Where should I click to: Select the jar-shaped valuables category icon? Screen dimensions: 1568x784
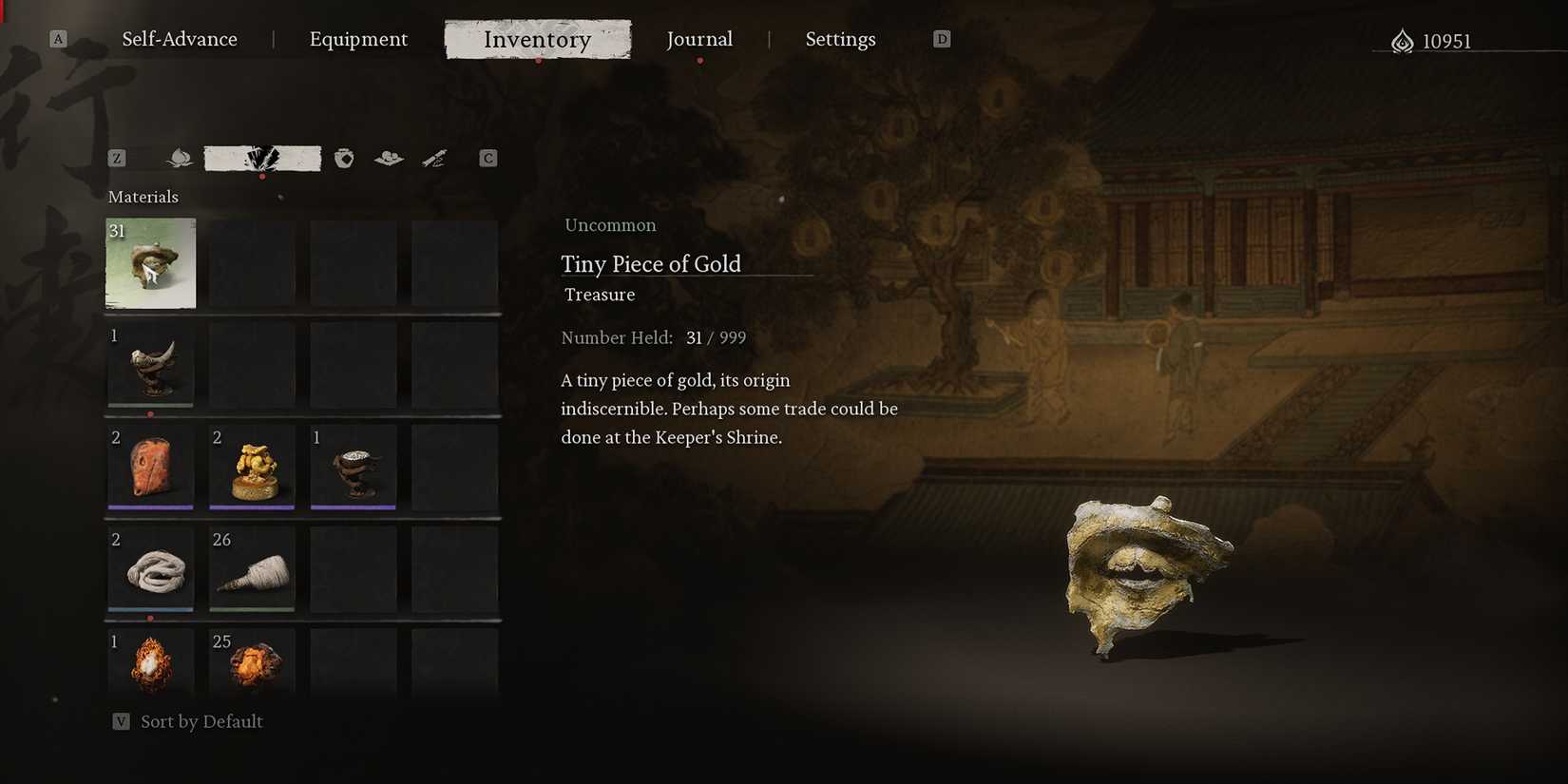point(343,158)
